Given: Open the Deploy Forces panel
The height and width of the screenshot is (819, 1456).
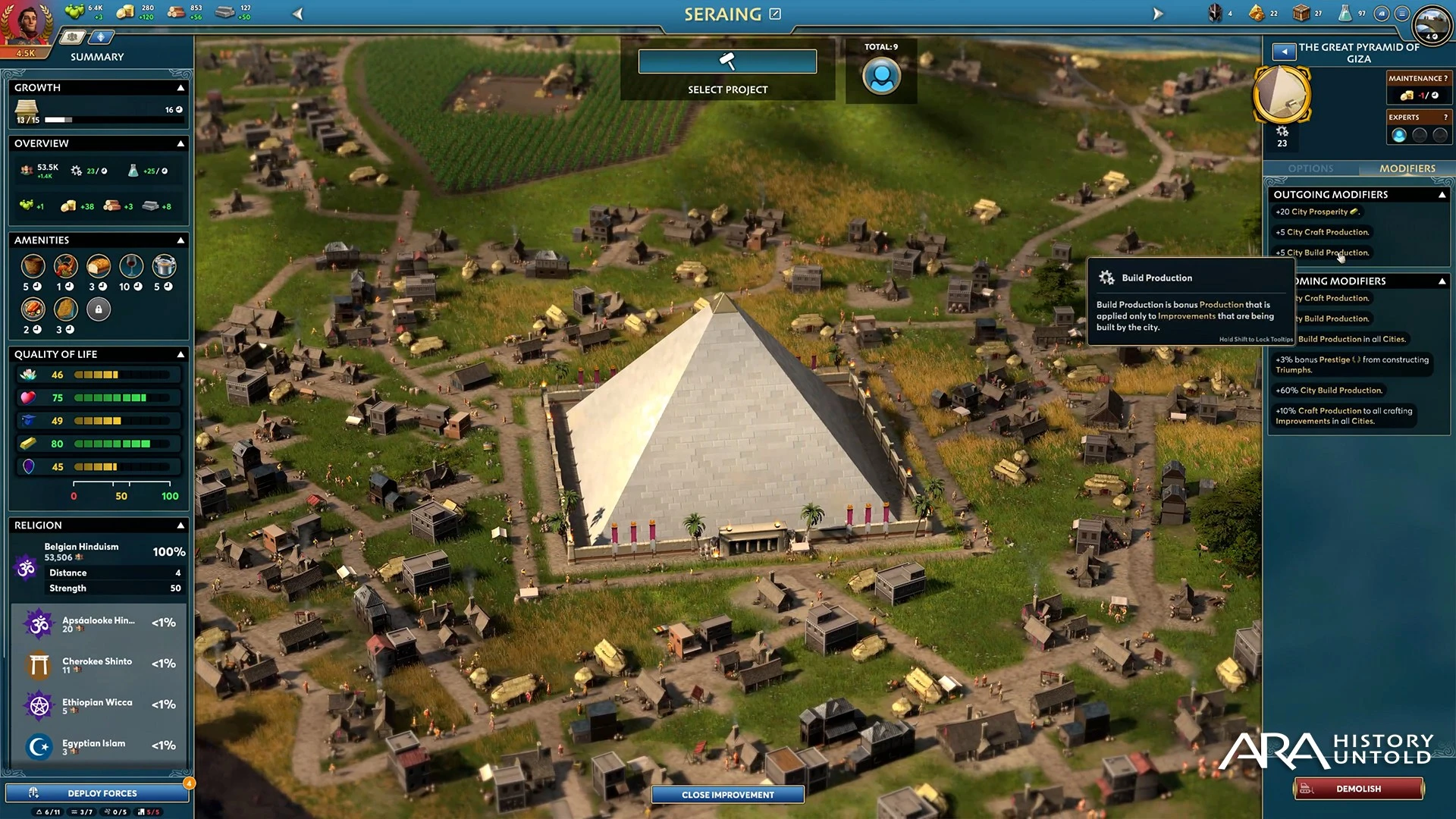Looking at the screenshot, I should (x=97, y=793).
